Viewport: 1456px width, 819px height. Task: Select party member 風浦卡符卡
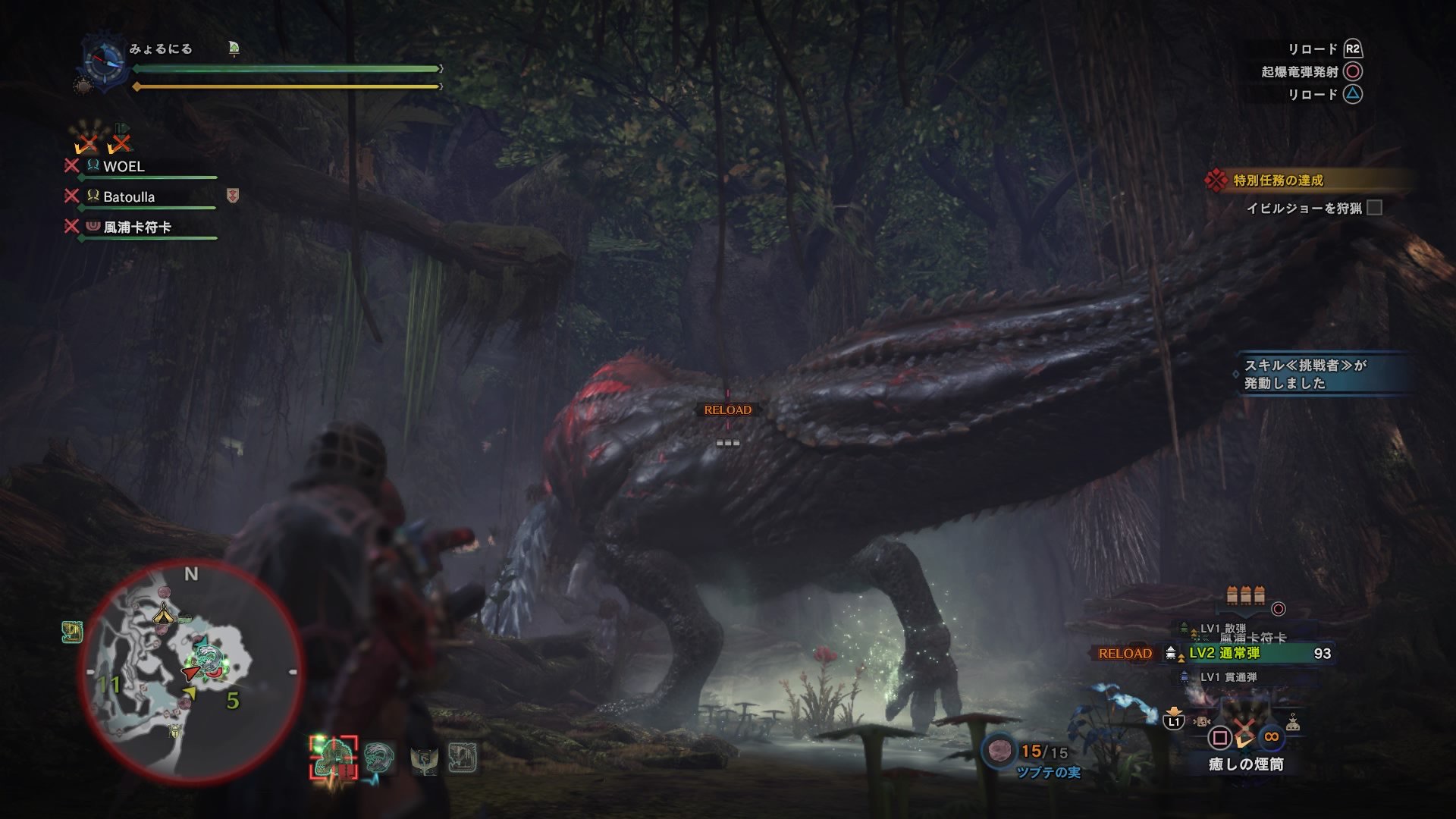point(137,227)
